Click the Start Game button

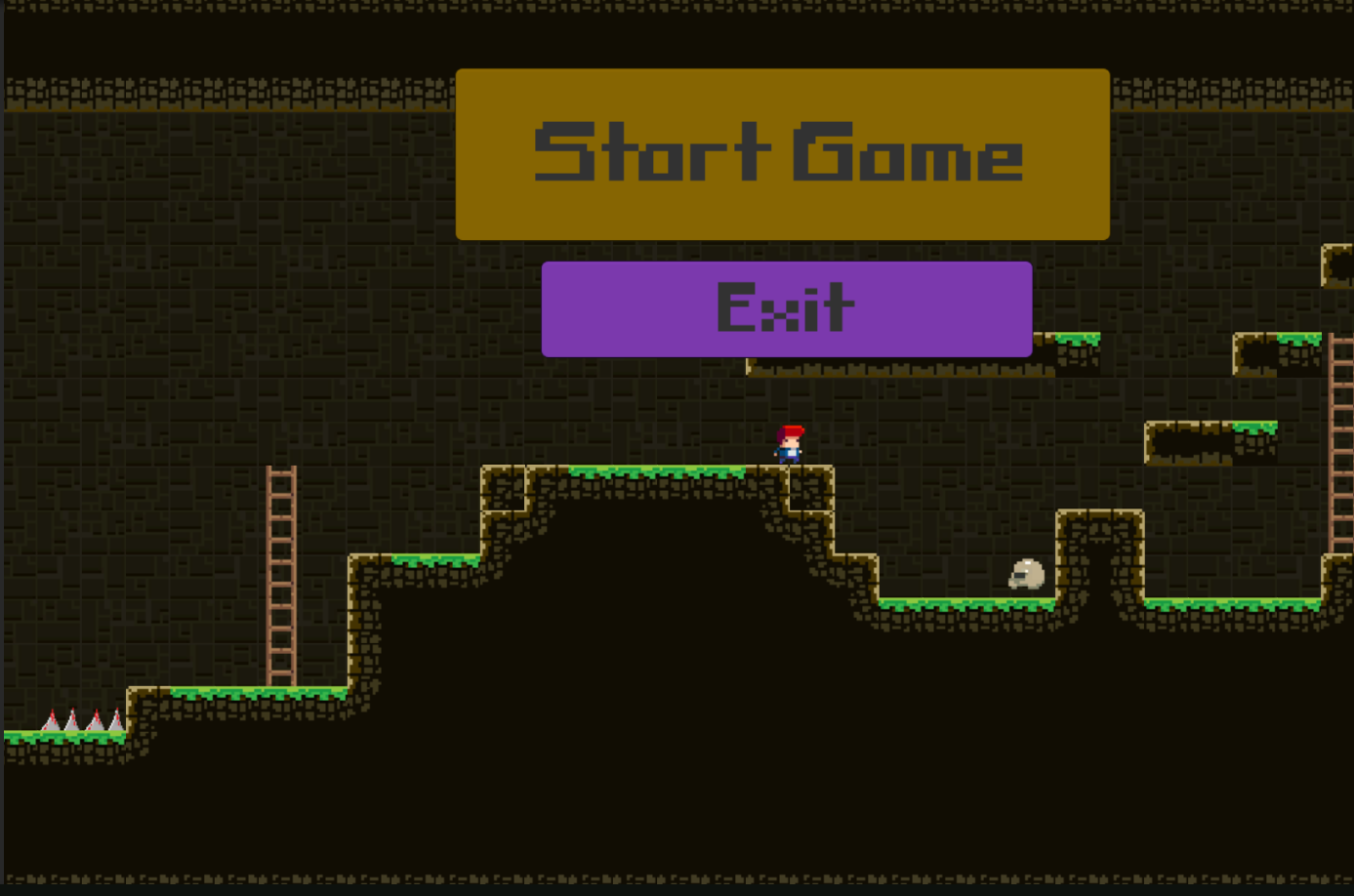pos(779,153)
